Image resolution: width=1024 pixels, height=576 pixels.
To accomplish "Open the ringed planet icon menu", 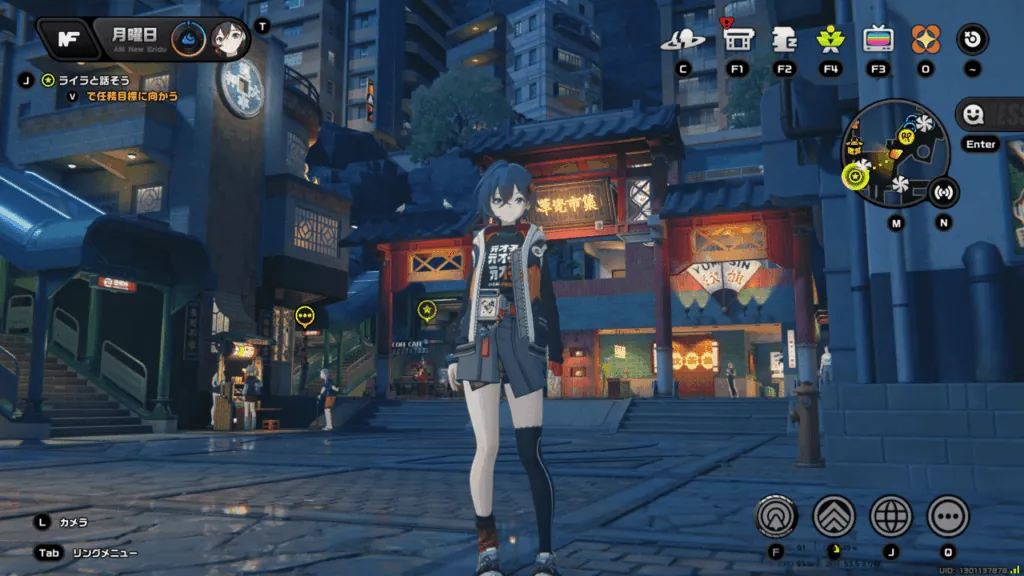I will 683,40.
